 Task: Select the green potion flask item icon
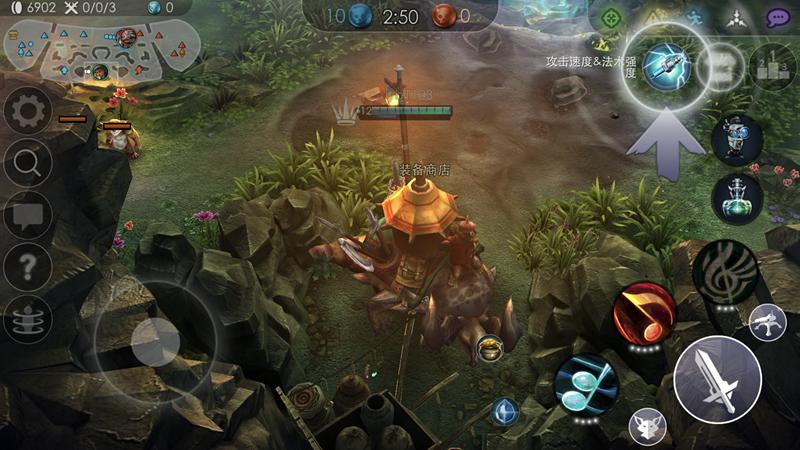point(737,198)
